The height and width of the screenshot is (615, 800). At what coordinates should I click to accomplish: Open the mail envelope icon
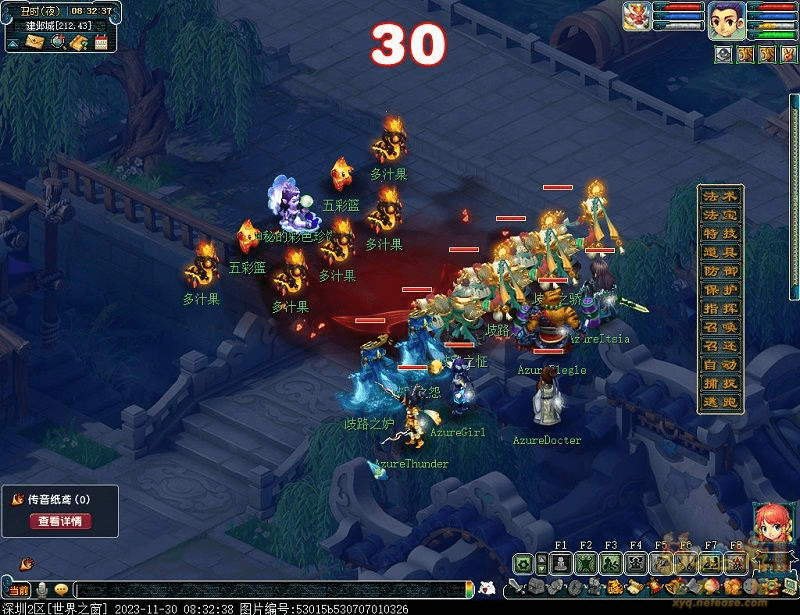point(35,42)
